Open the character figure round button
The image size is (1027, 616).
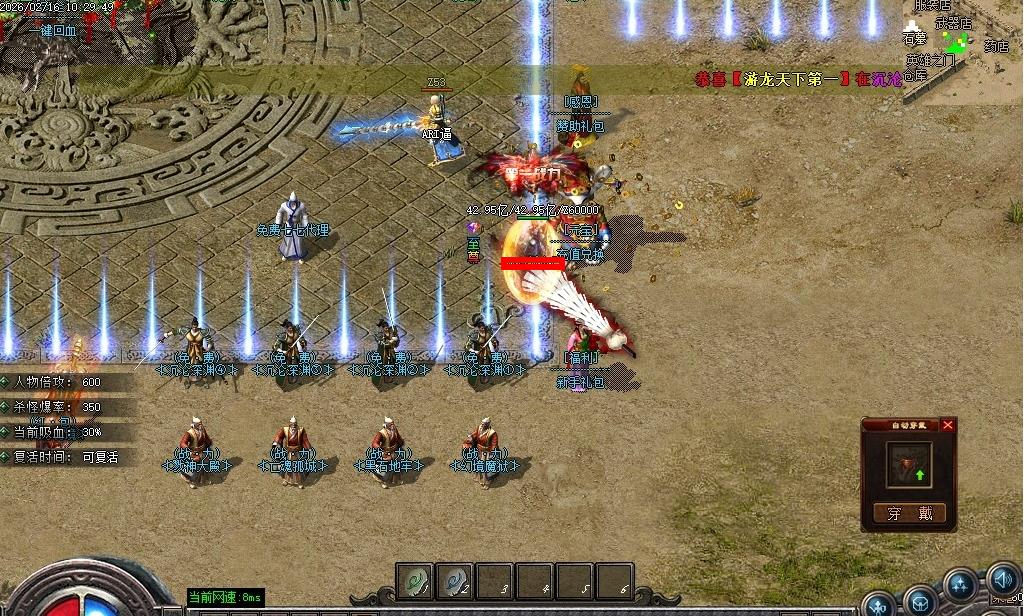click(880, 605)
